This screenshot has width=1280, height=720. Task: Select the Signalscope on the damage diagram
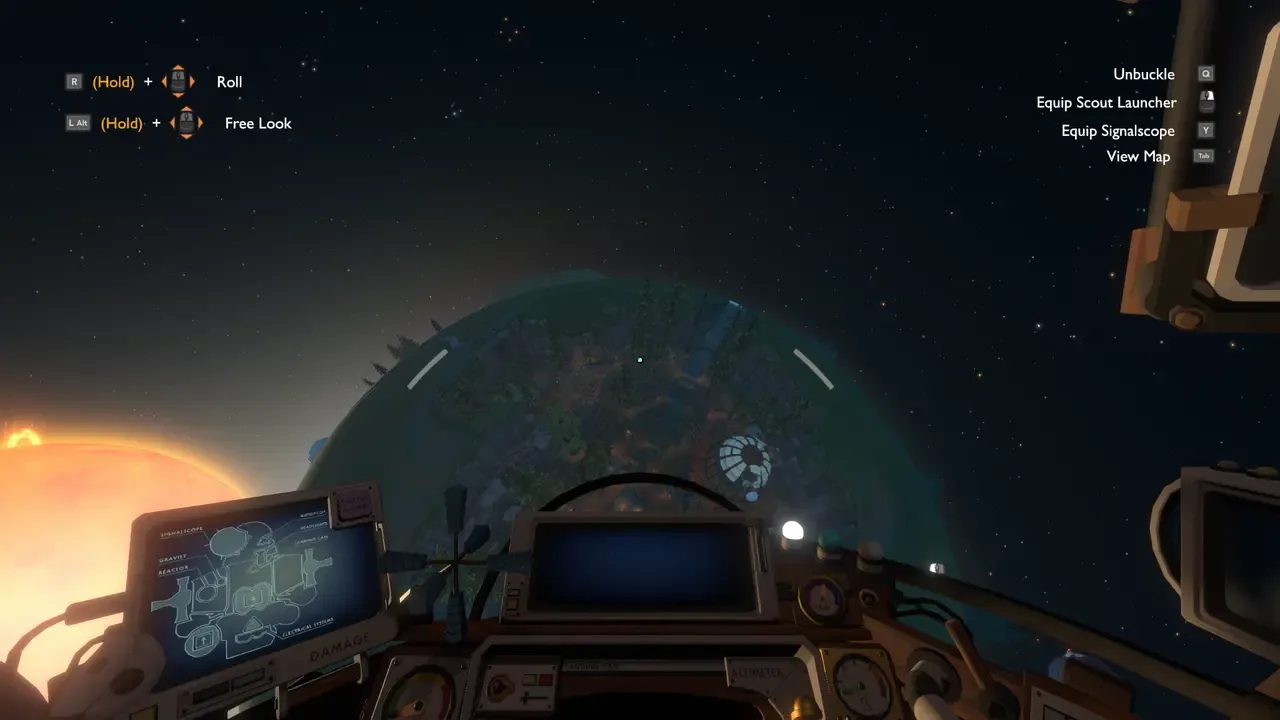click(x=183, y=530)
